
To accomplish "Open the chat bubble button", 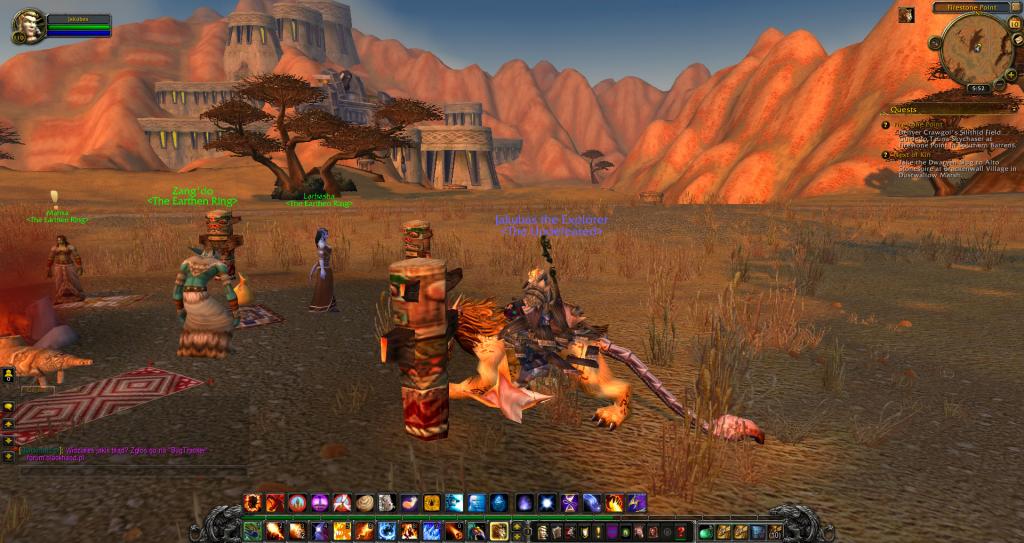I will point(8,407).
